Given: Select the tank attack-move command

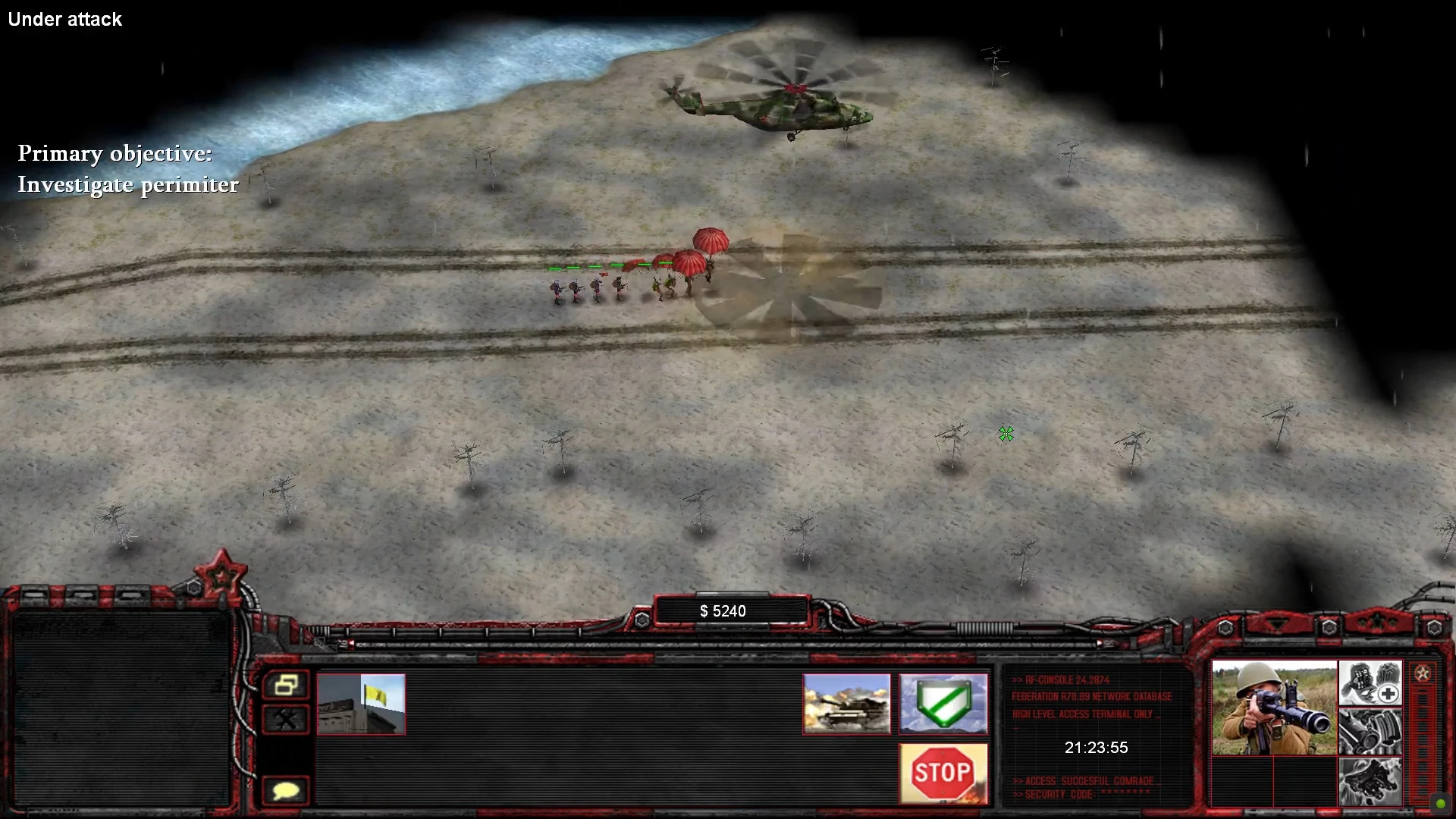Looking at the screenshot, I should point(846,704).
